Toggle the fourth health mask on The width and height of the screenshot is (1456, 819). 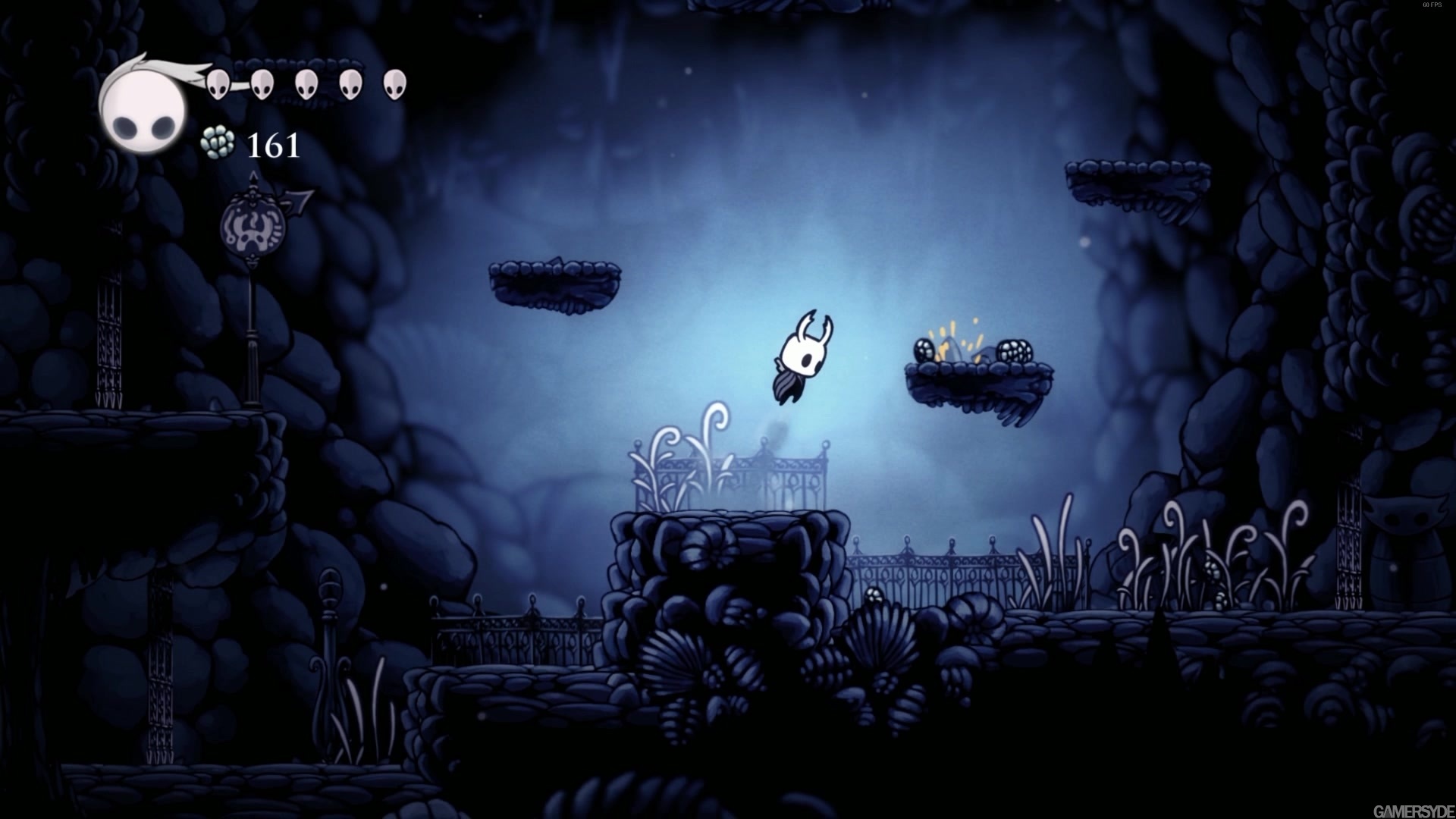pyautogui.click(x=350, y=83)
